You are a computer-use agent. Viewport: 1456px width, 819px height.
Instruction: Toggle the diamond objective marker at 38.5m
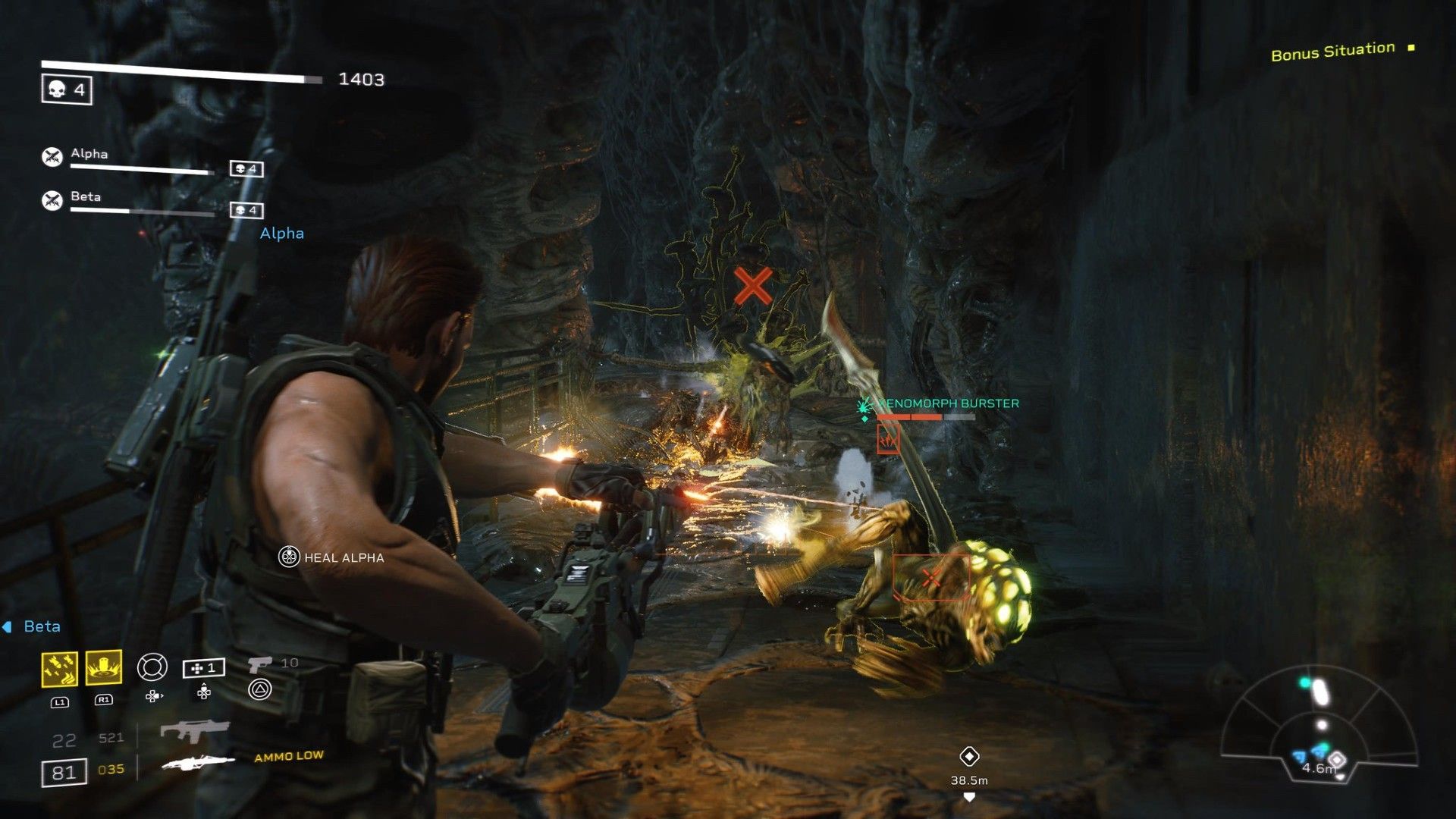[971, 757]
